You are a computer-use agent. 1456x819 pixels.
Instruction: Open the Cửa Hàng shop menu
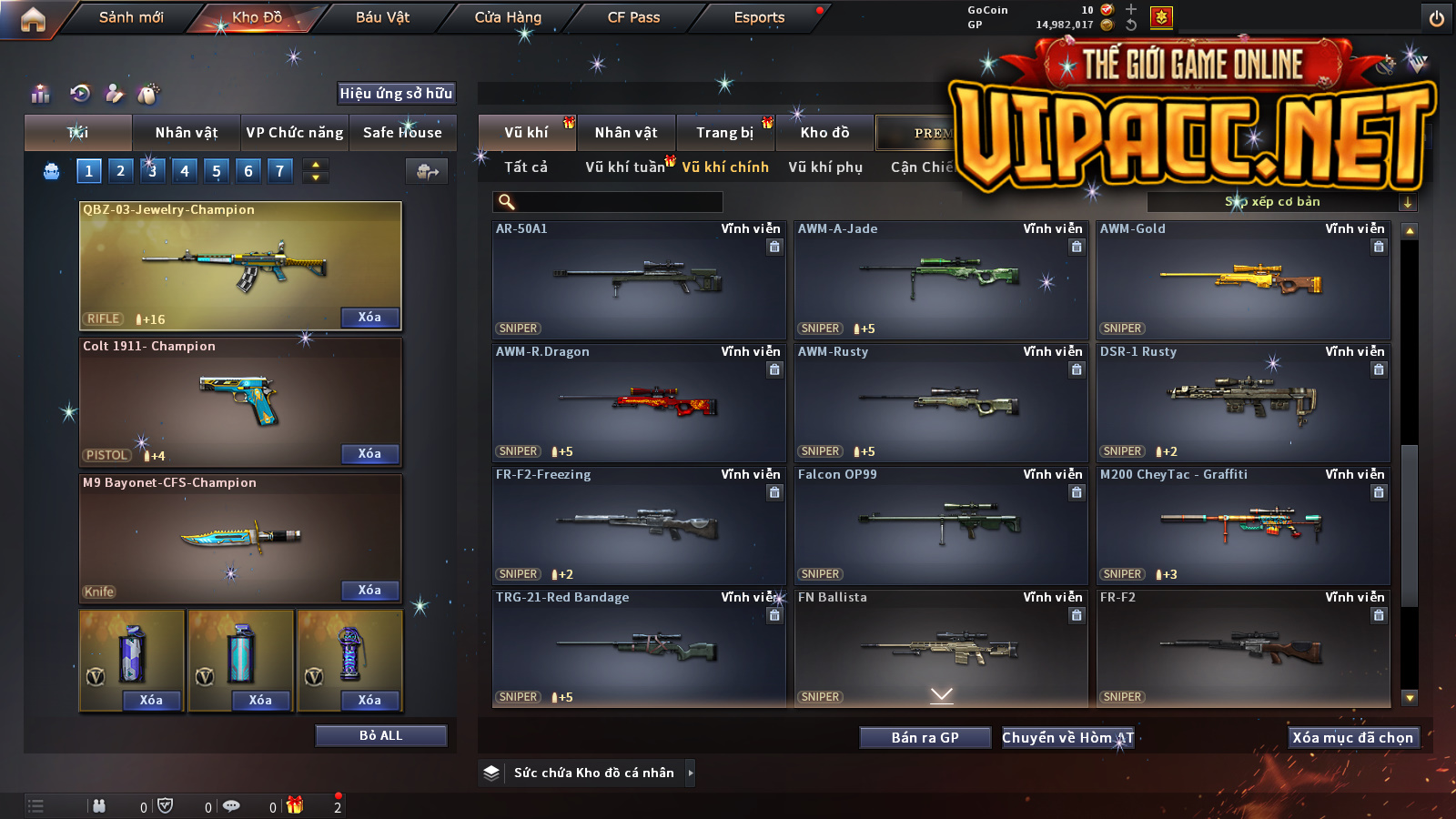pos(508,17)
